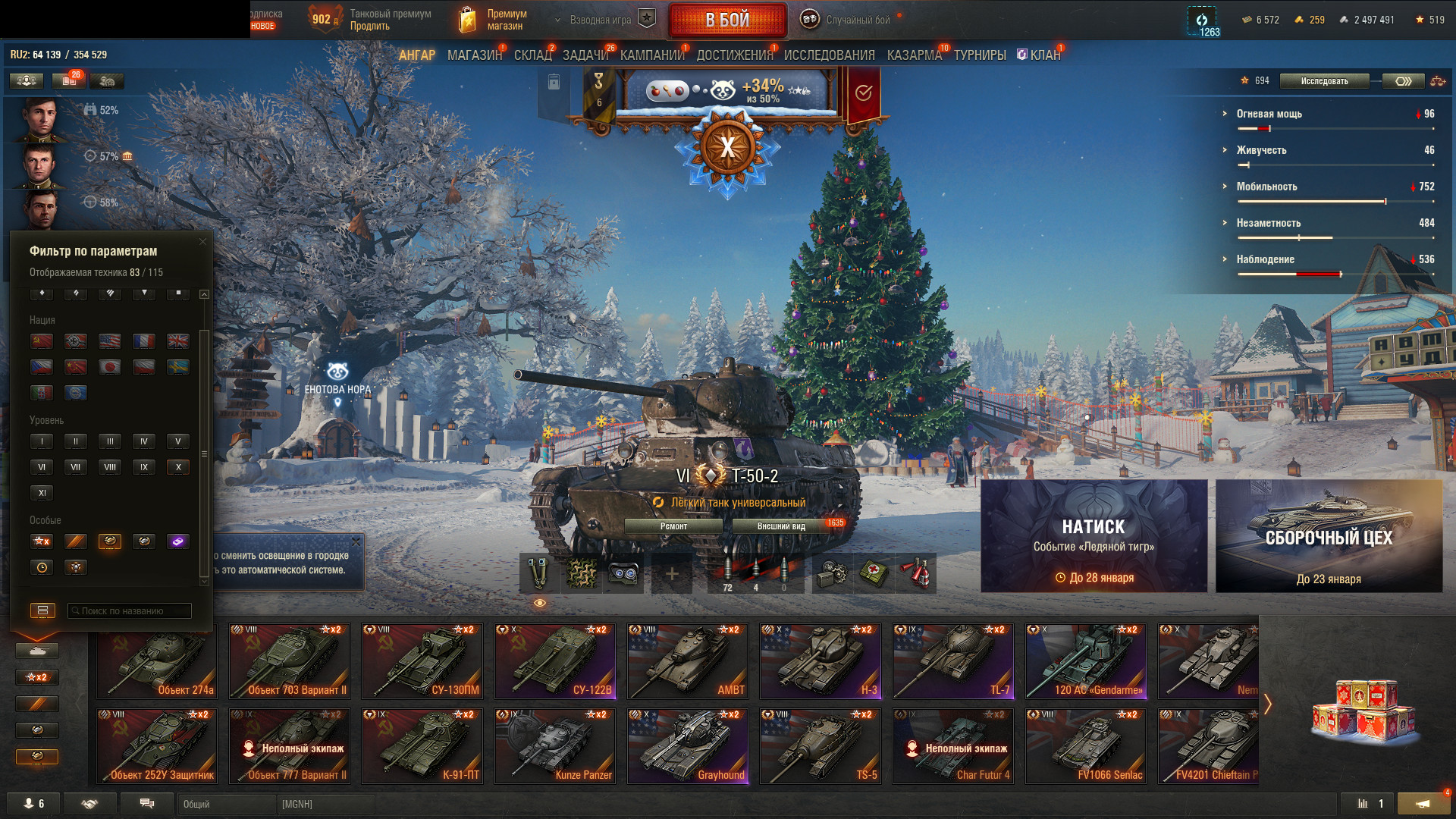Start battle with the В БОЙ button
Screen dimensions: 1456x819
pos(726,20)
